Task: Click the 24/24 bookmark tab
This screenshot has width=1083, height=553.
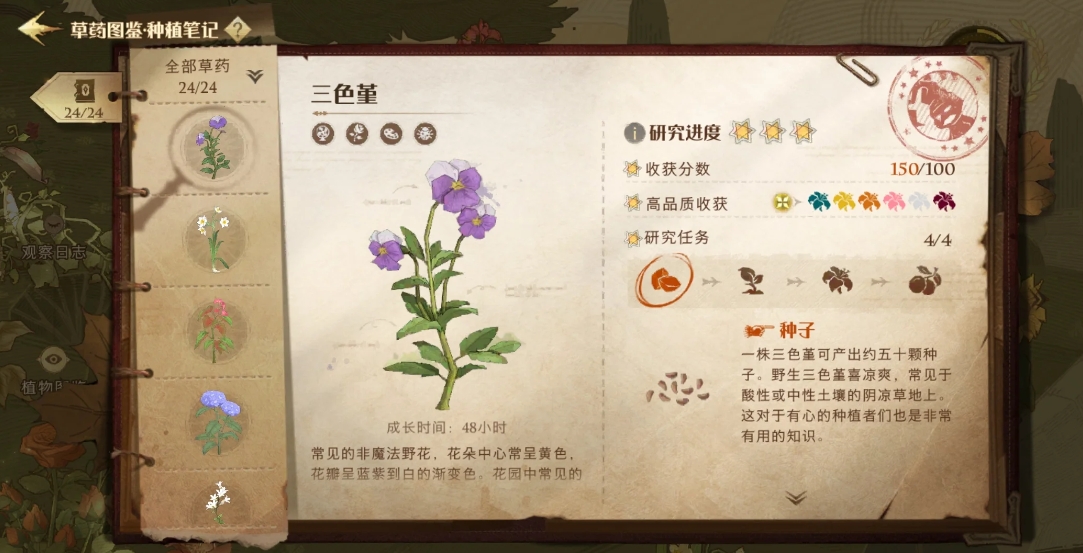Action: coord(82,100)
